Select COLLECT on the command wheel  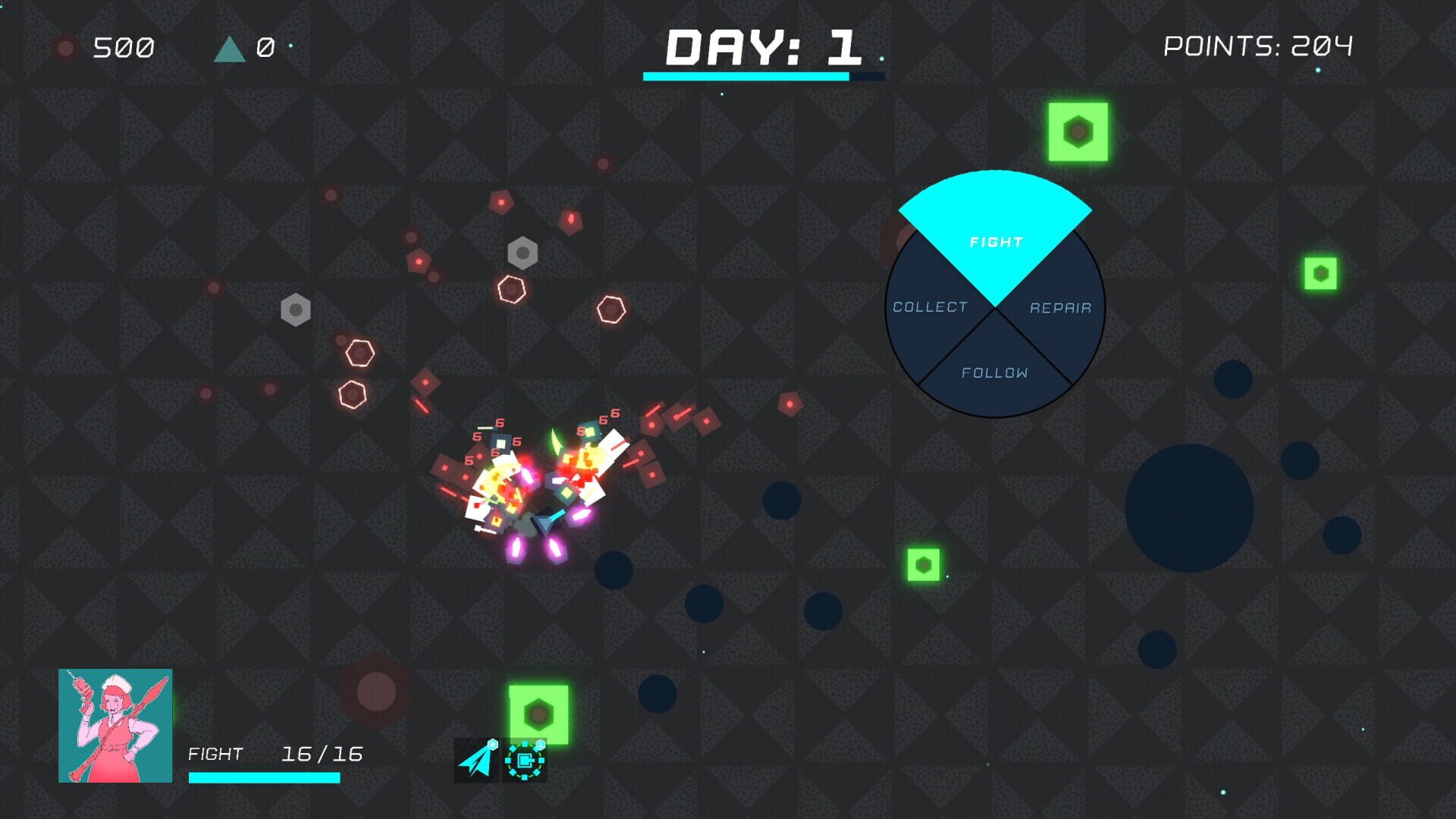tap(930, 307)
